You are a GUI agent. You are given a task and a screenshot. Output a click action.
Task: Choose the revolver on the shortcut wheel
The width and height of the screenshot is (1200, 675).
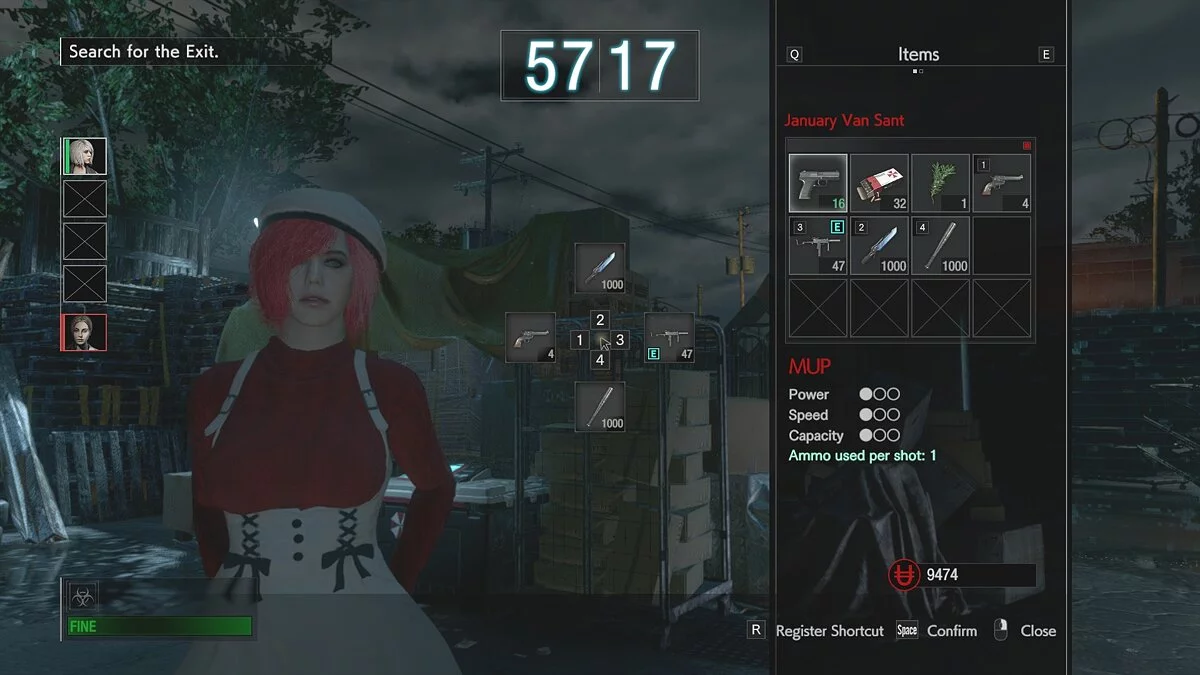coord(530,338)
